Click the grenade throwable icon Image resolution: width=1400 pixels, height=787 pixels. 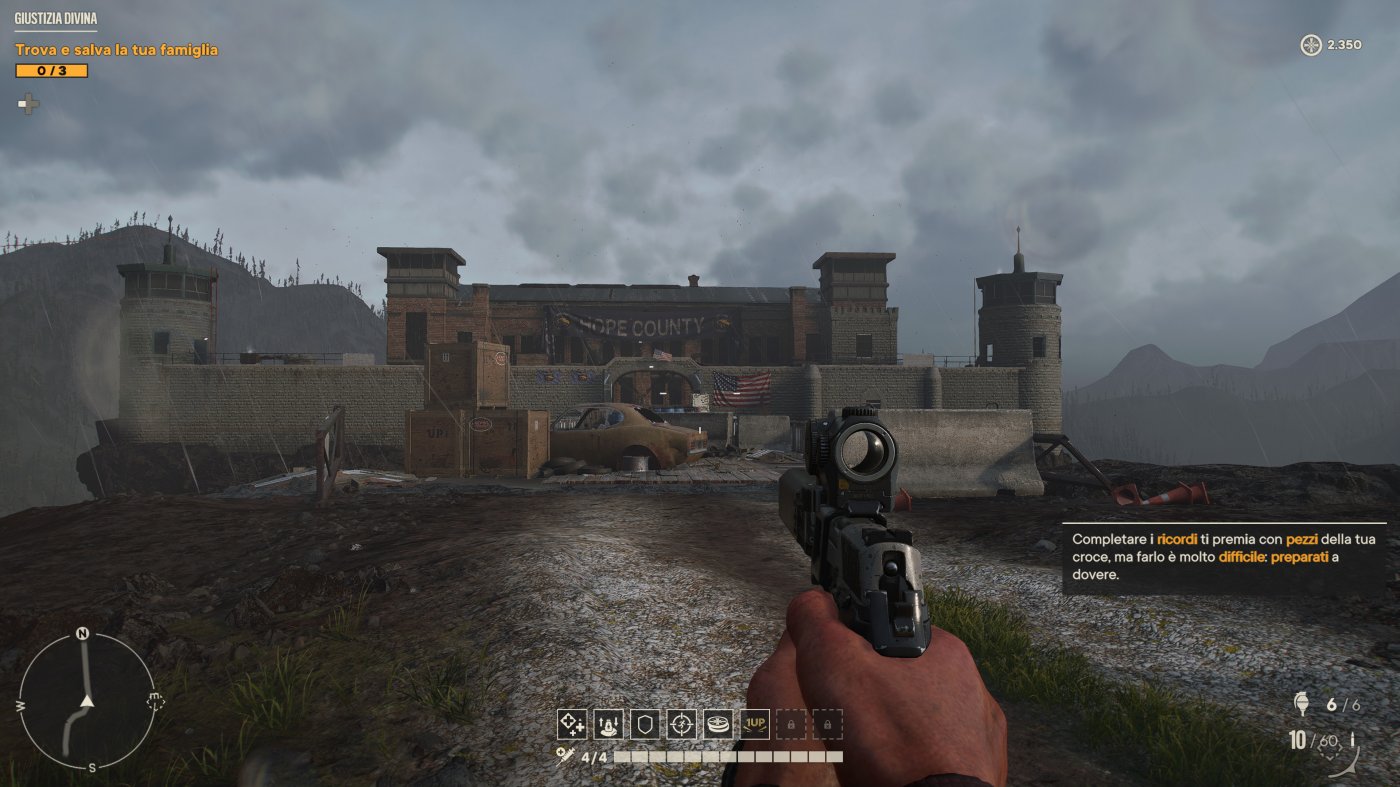point(1301,704)
